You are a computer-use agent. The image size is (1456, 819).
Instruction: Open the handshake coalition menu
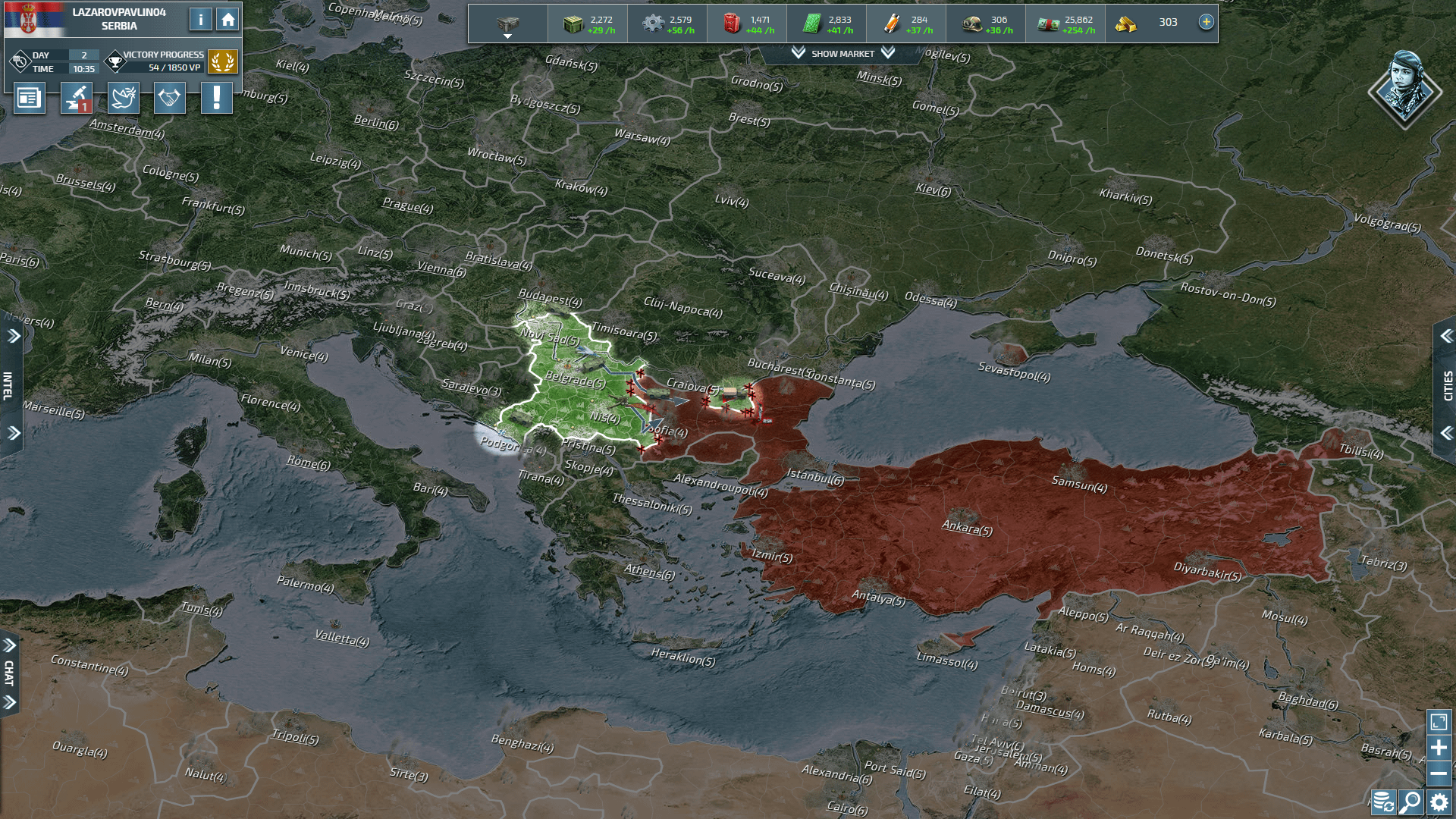(x=169, y=98)
